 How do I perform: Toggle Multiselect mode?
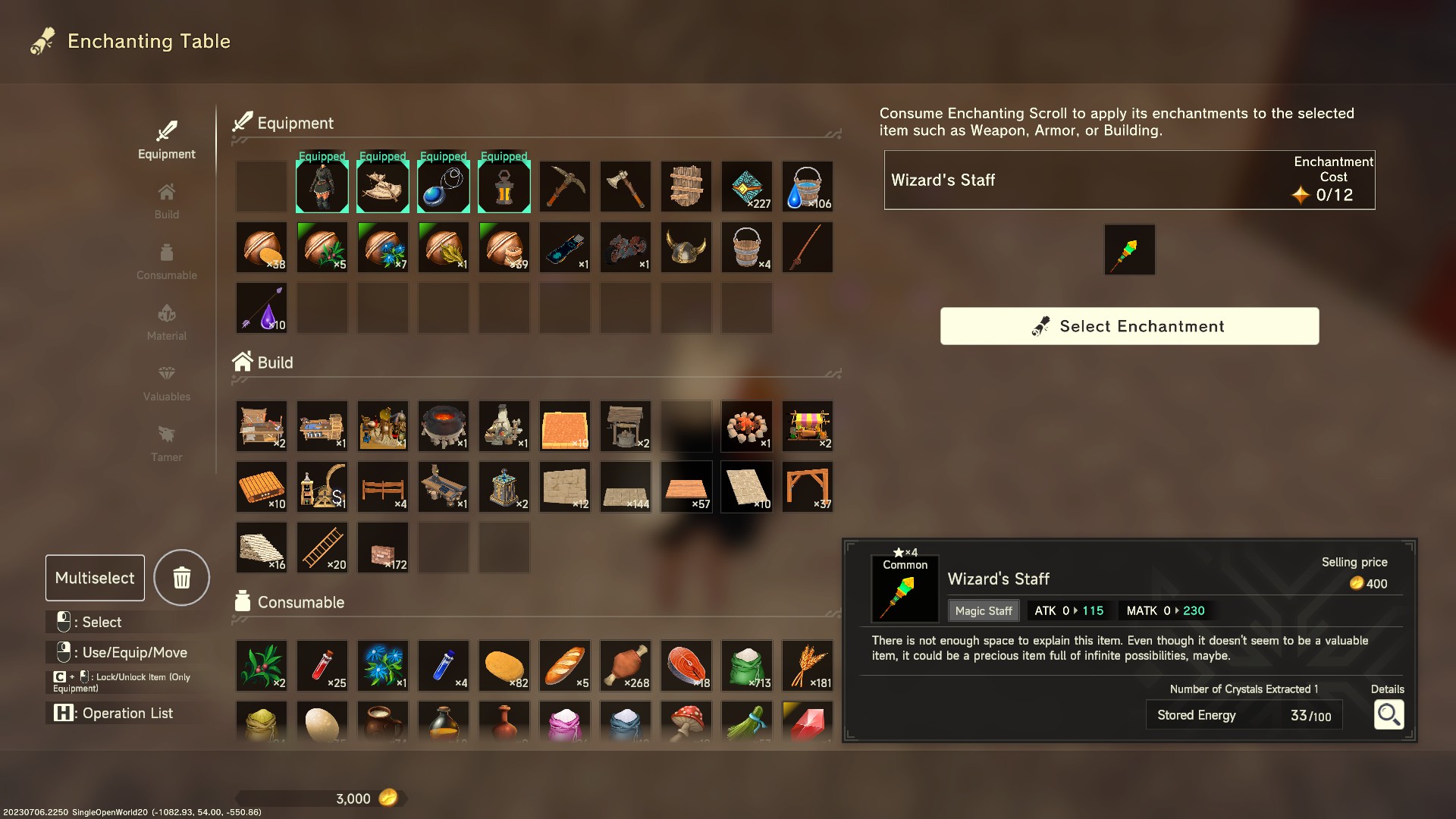94,577
